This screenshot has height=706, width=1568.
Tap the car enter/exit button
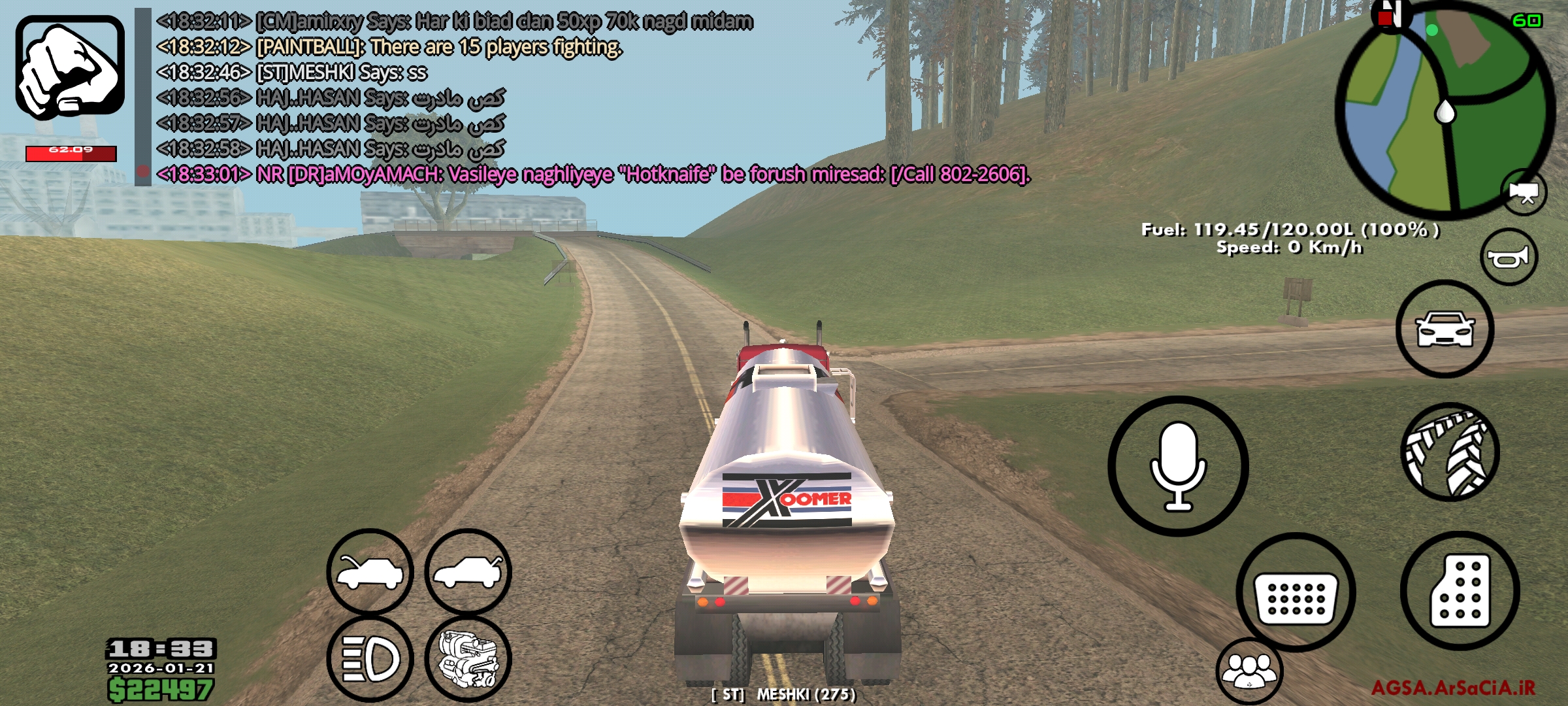1445,329
